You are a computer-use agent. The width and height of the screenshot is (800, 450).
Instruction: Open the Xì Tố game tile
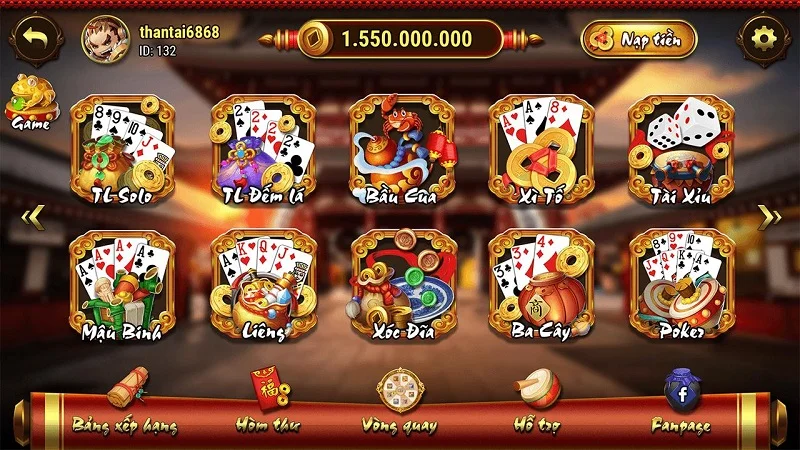coord(541,150)
